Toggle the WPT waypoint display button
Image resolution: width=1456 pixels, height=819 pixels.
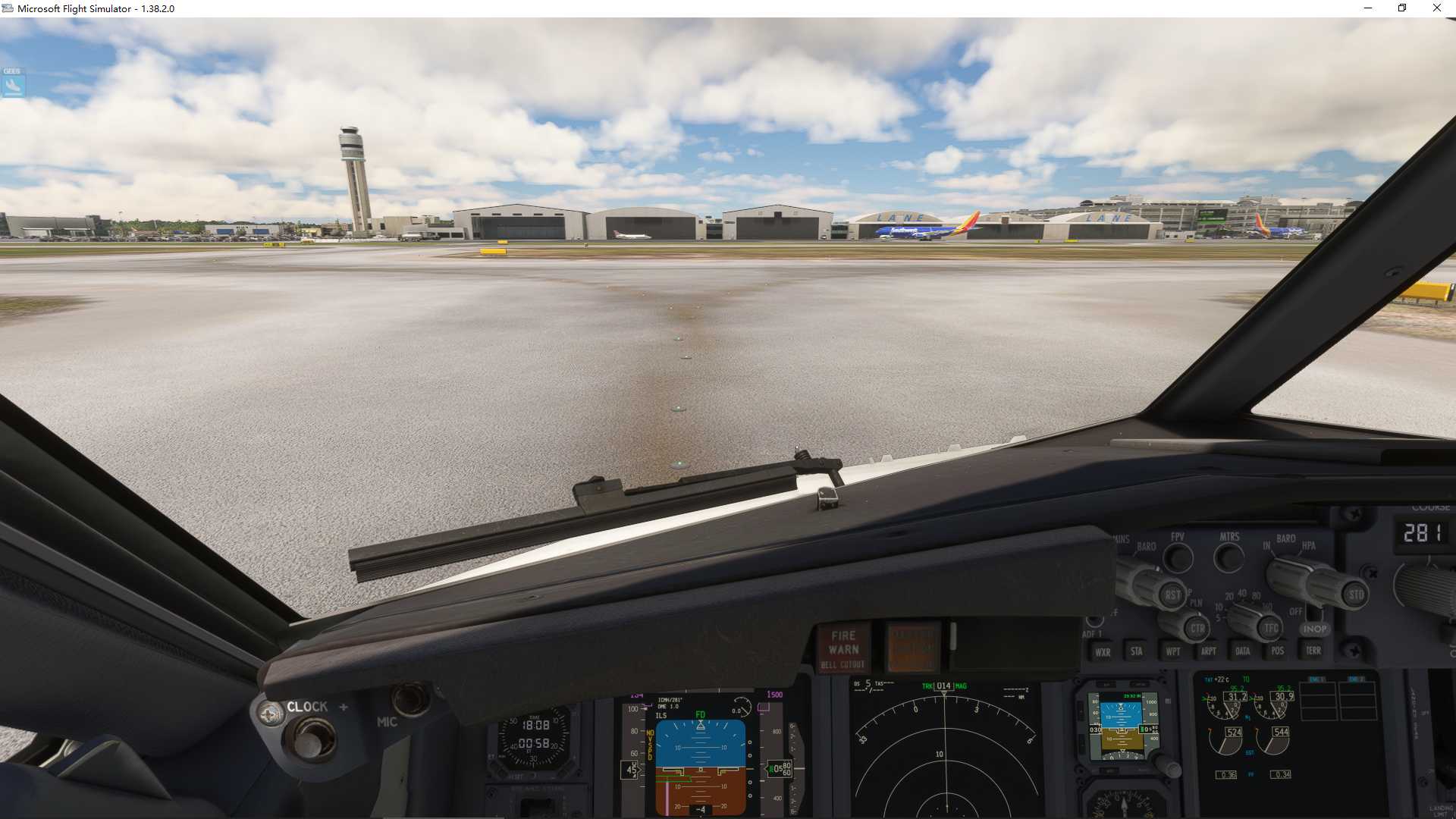pyautogui.click(x=1172, y=651)
